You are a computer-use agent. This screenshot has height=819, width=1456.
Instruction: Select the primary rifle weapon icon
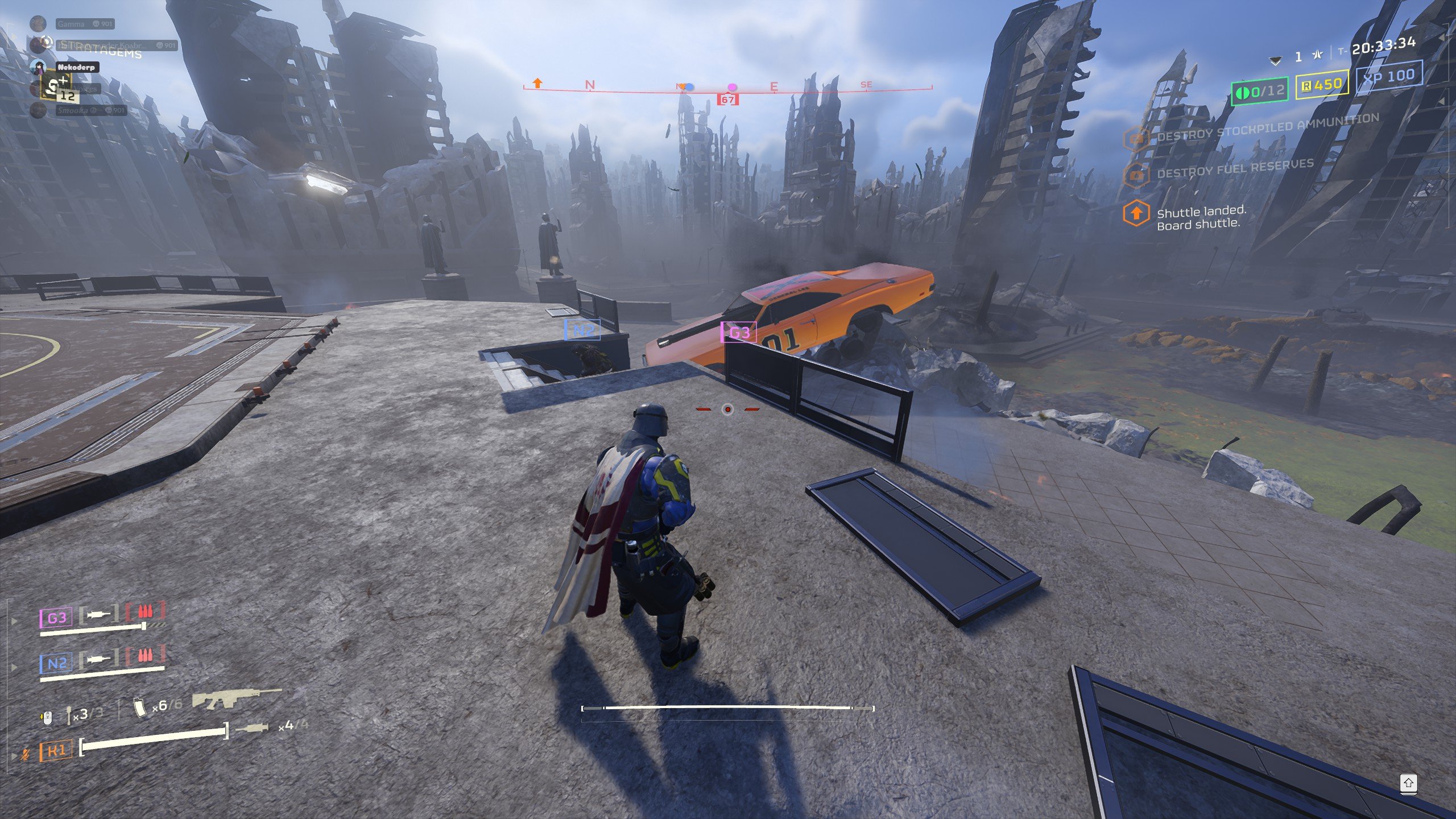tap(236, 698)
